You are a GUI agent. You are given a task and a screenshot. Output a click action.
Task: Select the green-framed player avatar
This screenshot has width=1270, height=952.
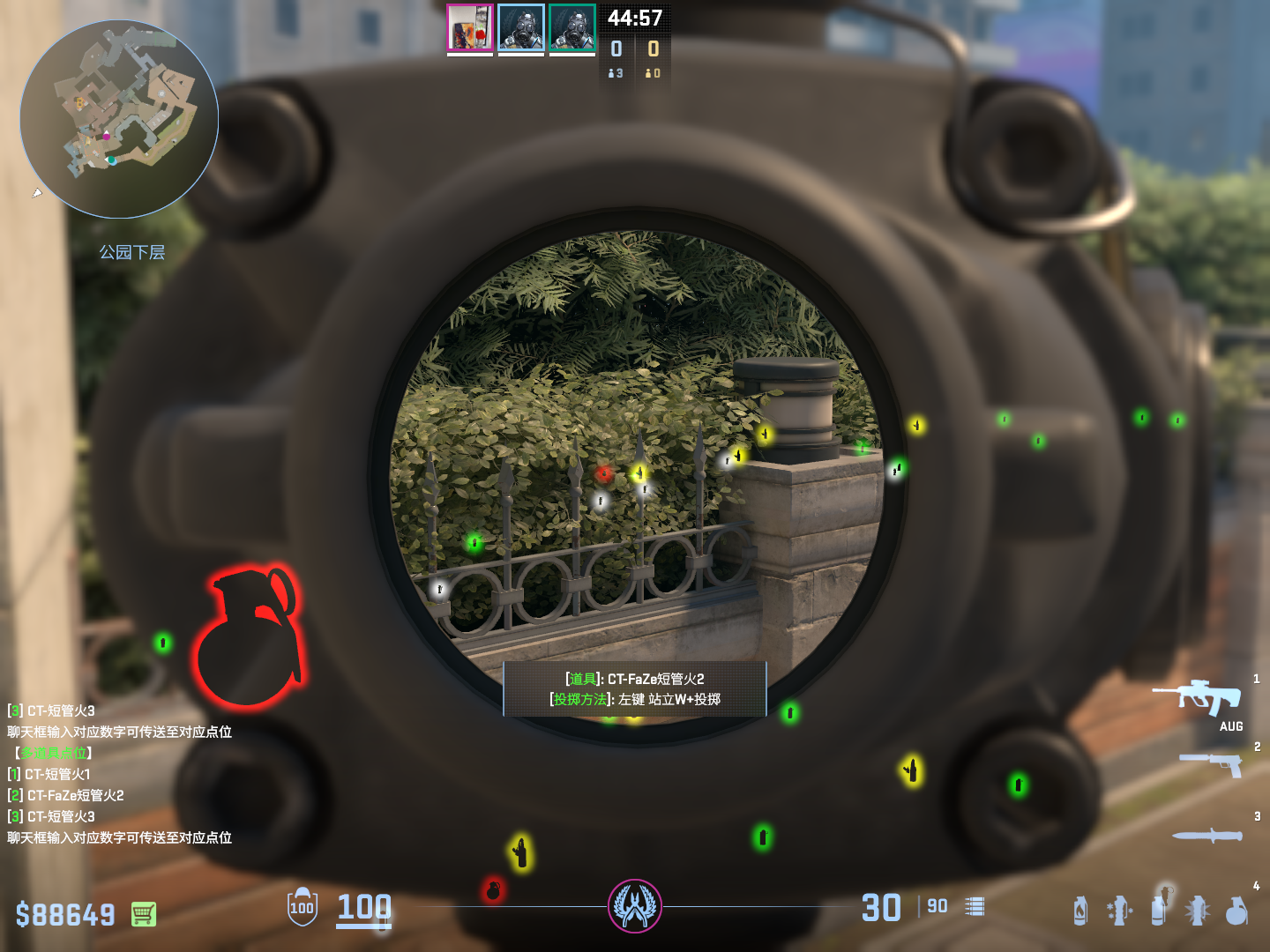tap(572, 28)
